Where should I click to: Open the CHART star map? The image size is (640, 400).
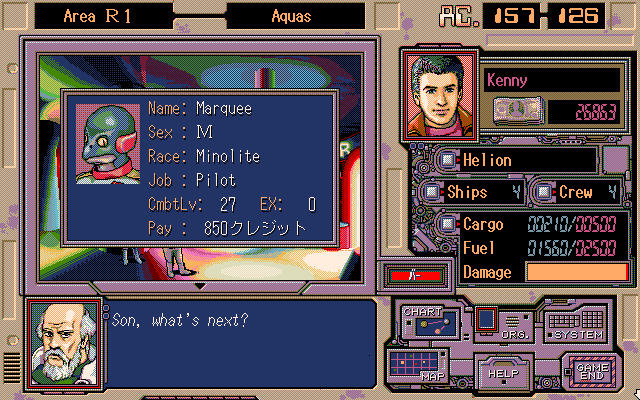click(x=428, y=322)
